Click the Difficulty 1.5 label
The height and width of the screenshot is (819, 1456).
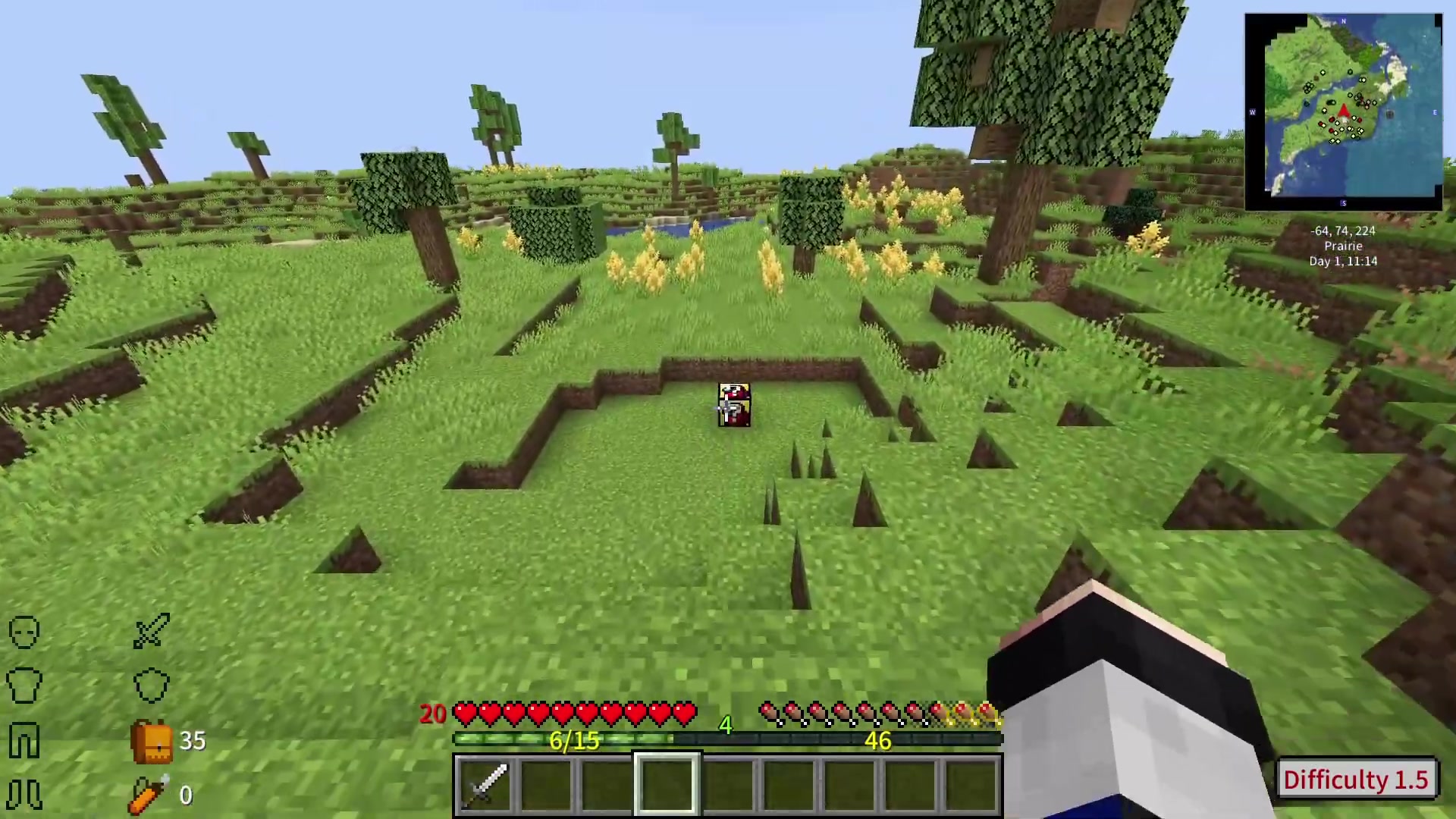1357,780
